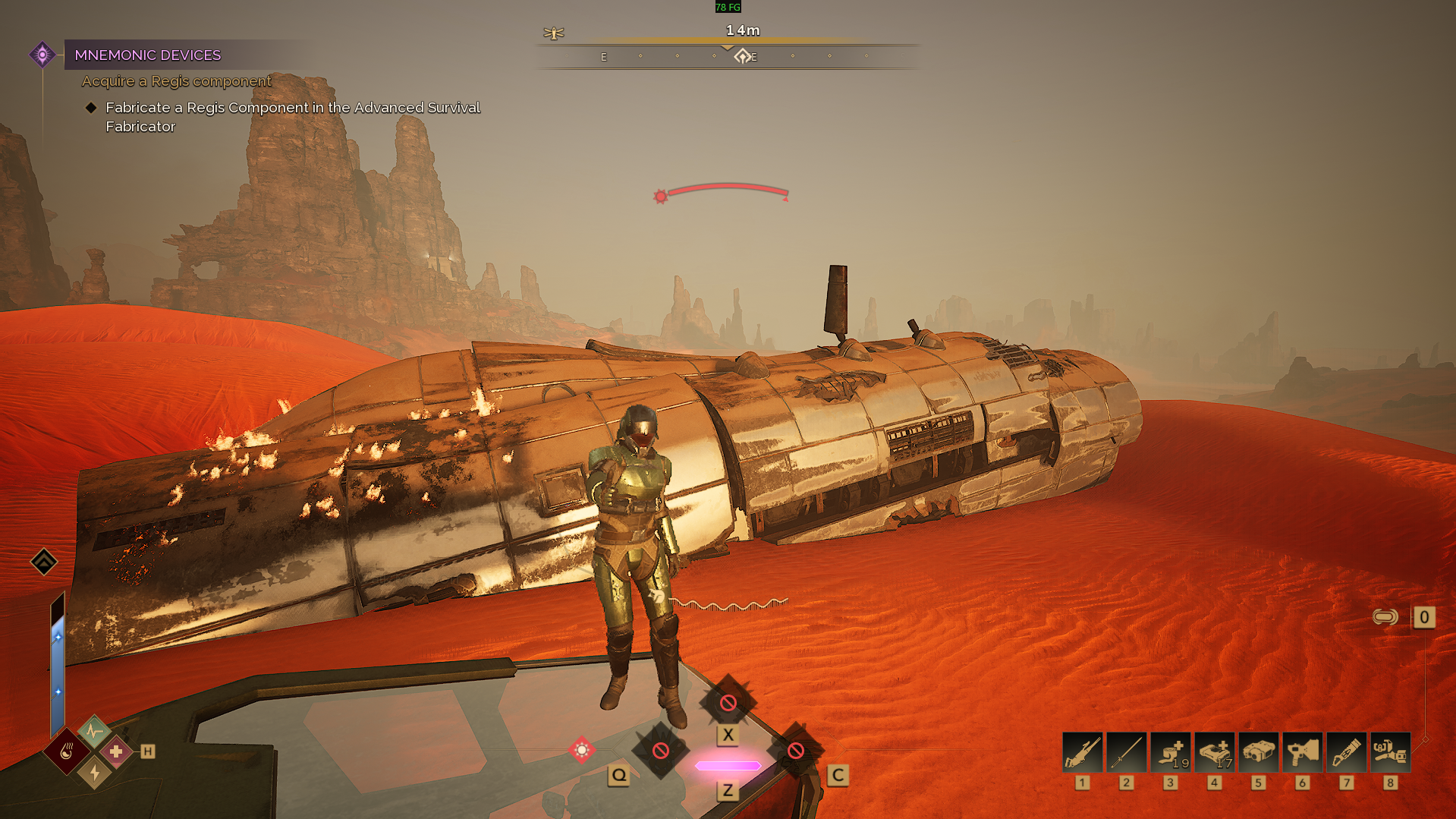Click the pink health cross diamond

click(x=116, y=751)
